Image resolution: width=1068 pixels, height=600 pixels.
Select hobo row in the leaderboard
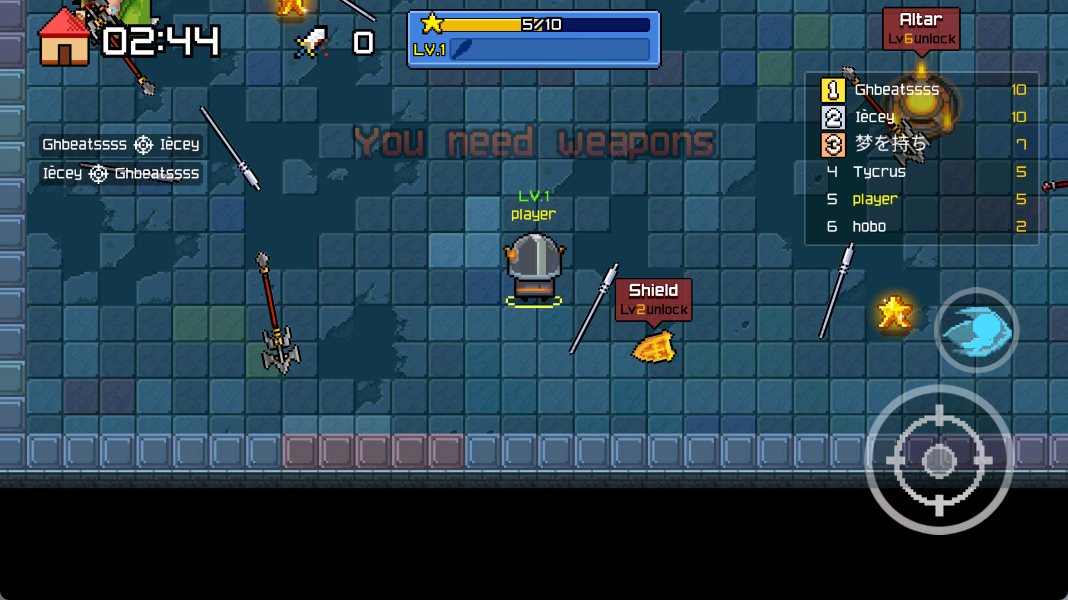coord(869,227)
